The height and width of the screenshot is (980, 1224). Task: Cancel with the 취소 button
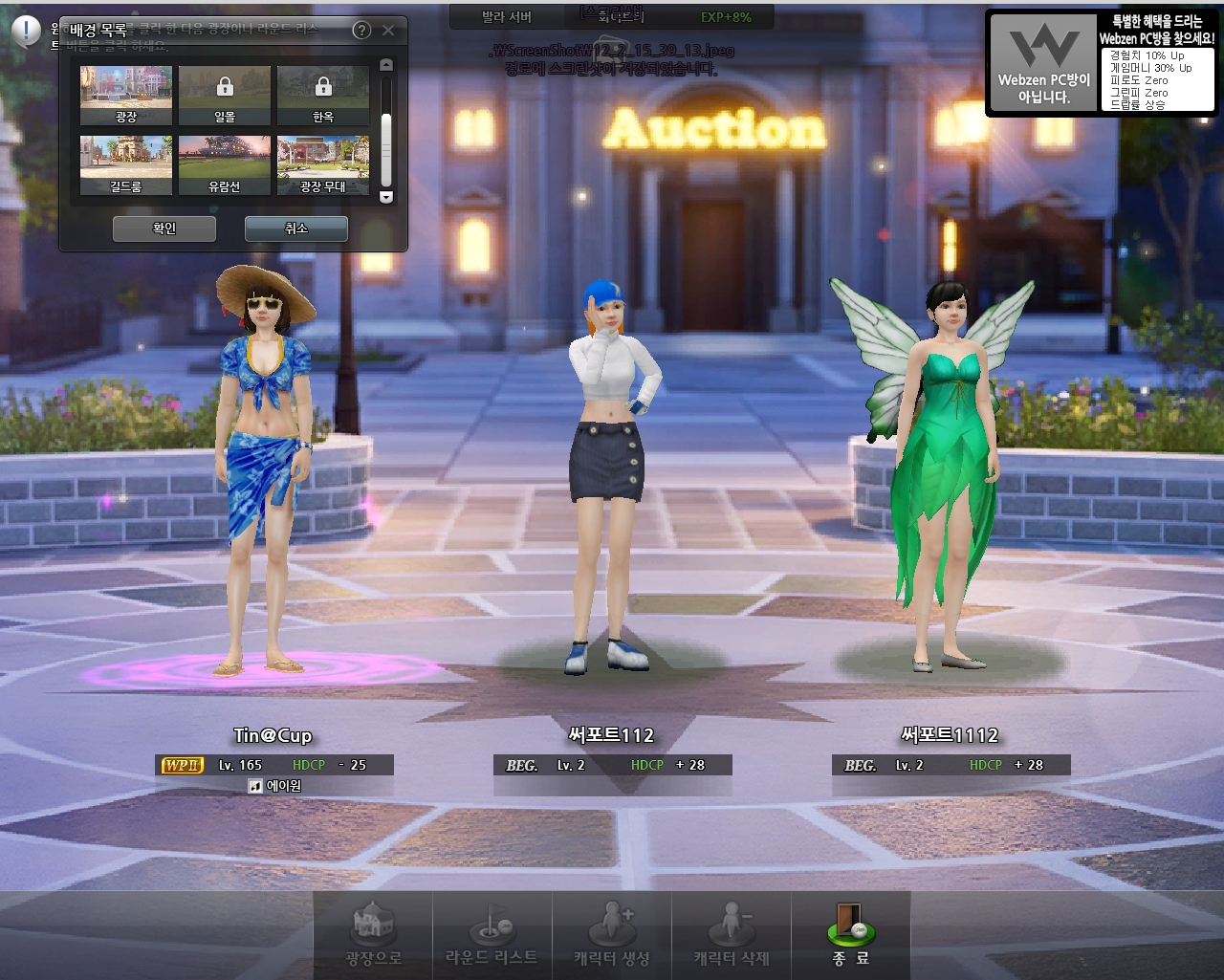tap(296, 229)
